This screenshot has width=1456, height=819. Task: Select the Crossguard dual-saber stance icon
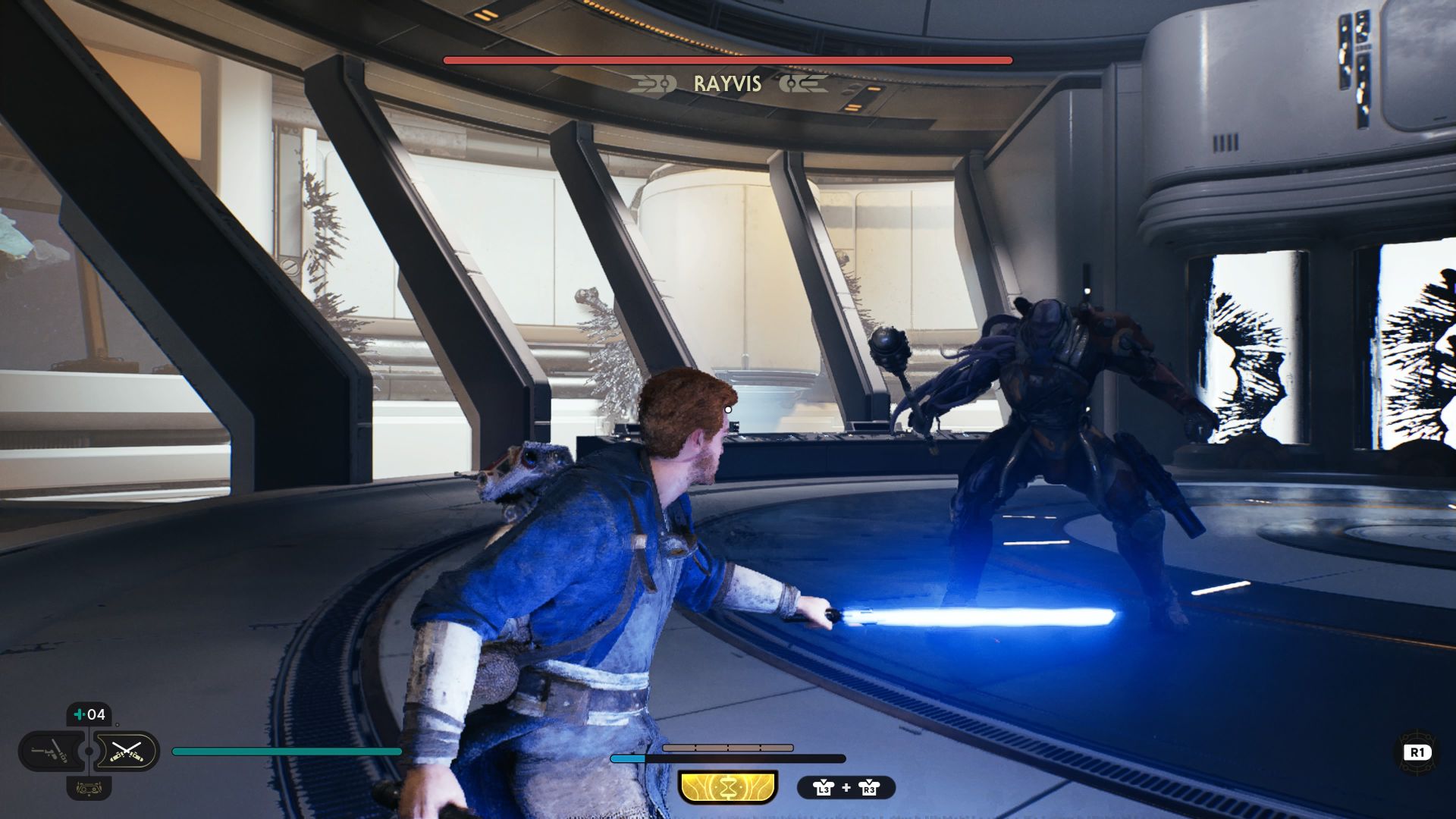click(x=127, y=752)
